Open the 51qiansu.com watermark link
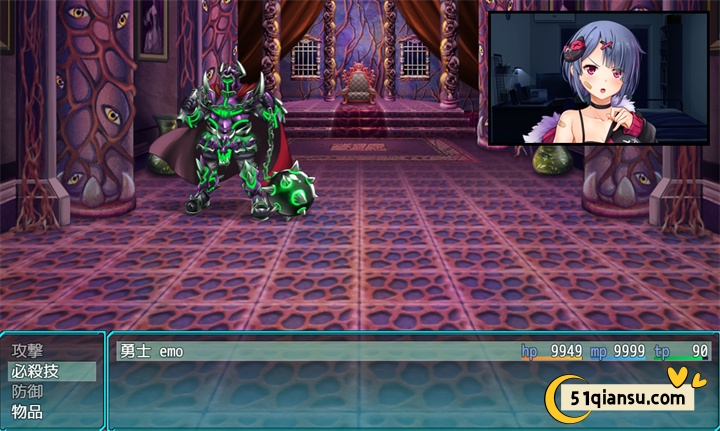720x431 pixels. click(627, 397)
